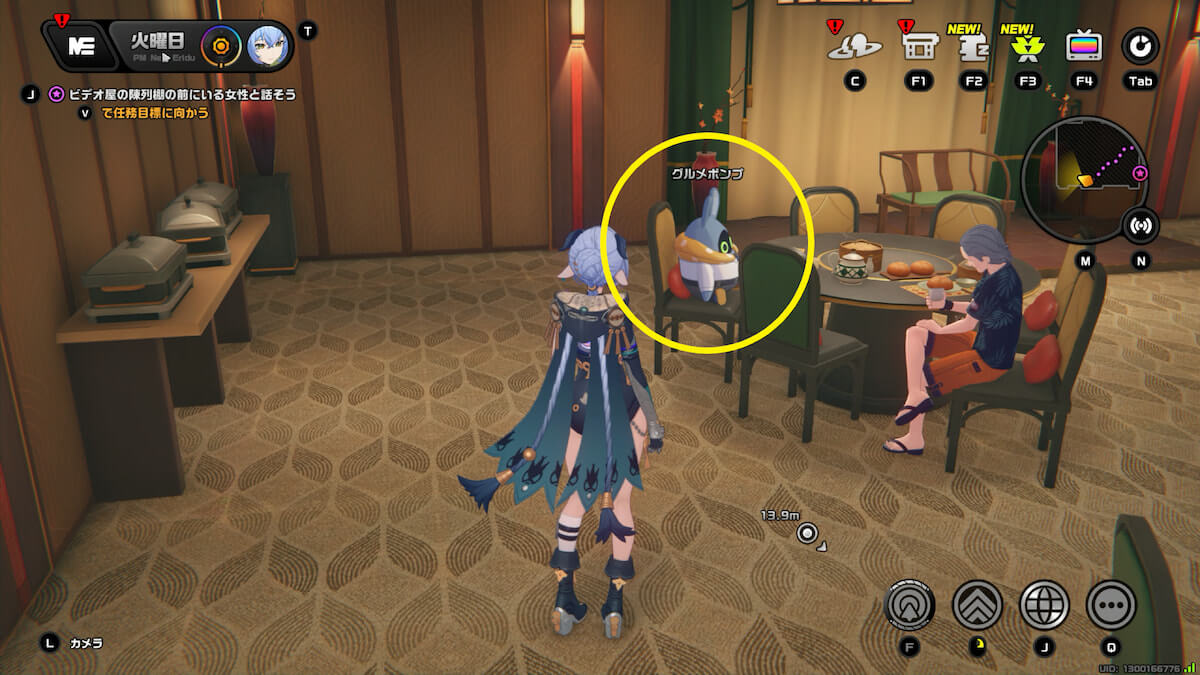1200x675 pixels.
Task: Click the pink star quest marker on minimap
Action: click(x=1139, y=174)
